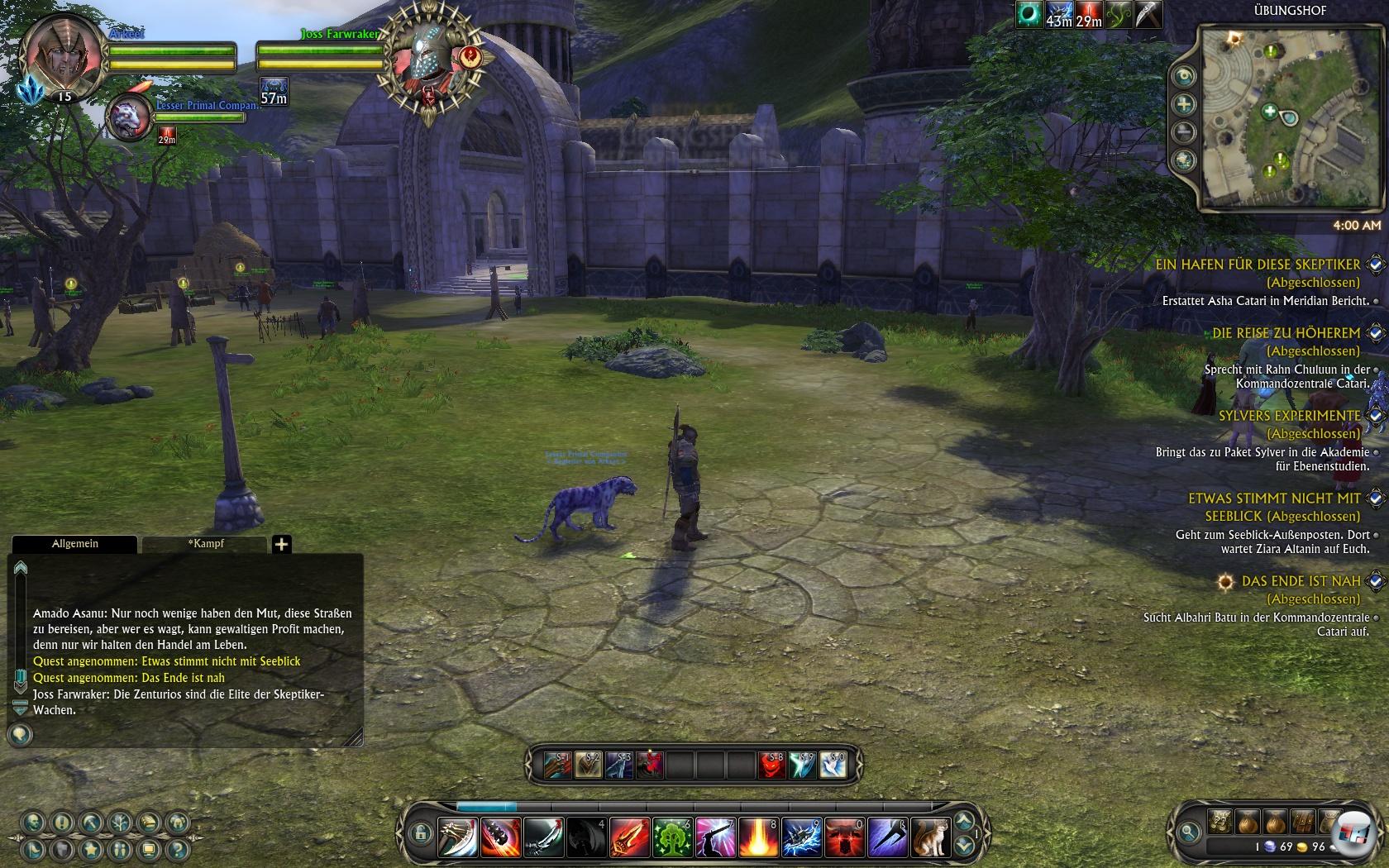Click the healer cross marker on minimap
Image resolution: width=1389 pixels, height=868 pixels.
click(x=1269, y=111)
